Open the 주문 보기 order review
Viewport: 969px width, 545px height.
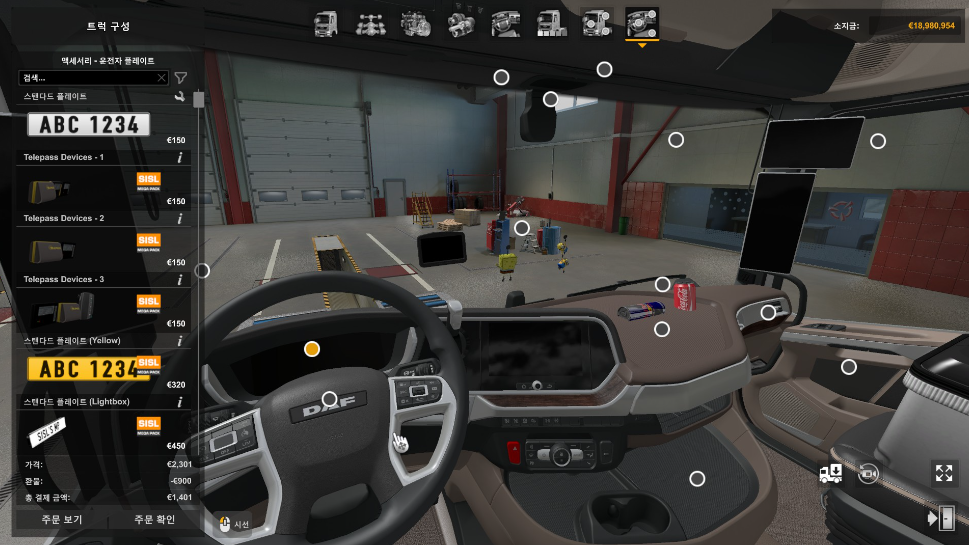coord(60,520)
